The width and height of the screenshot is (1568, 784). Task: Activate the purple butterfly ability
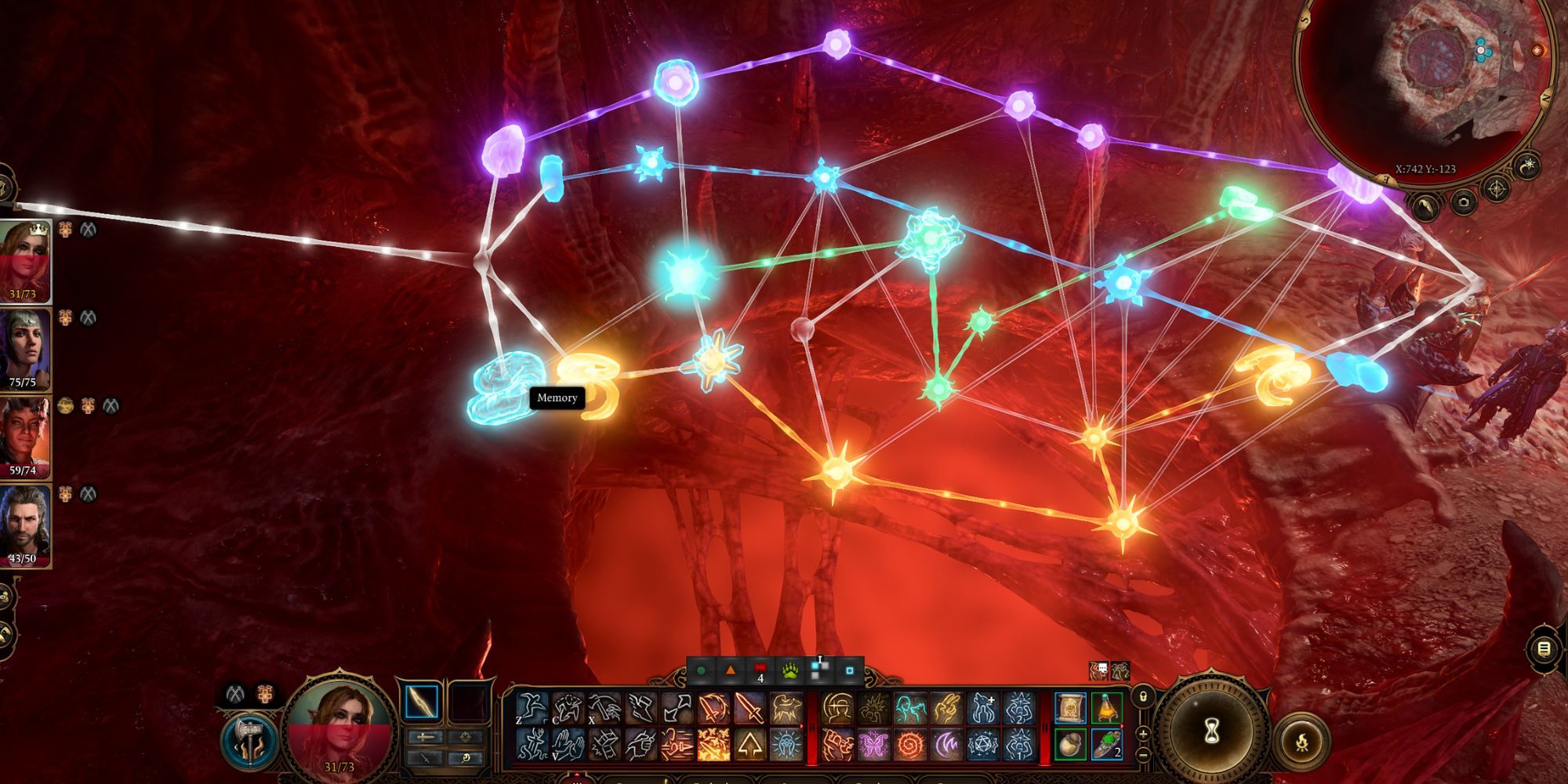[x=873, y=744]
